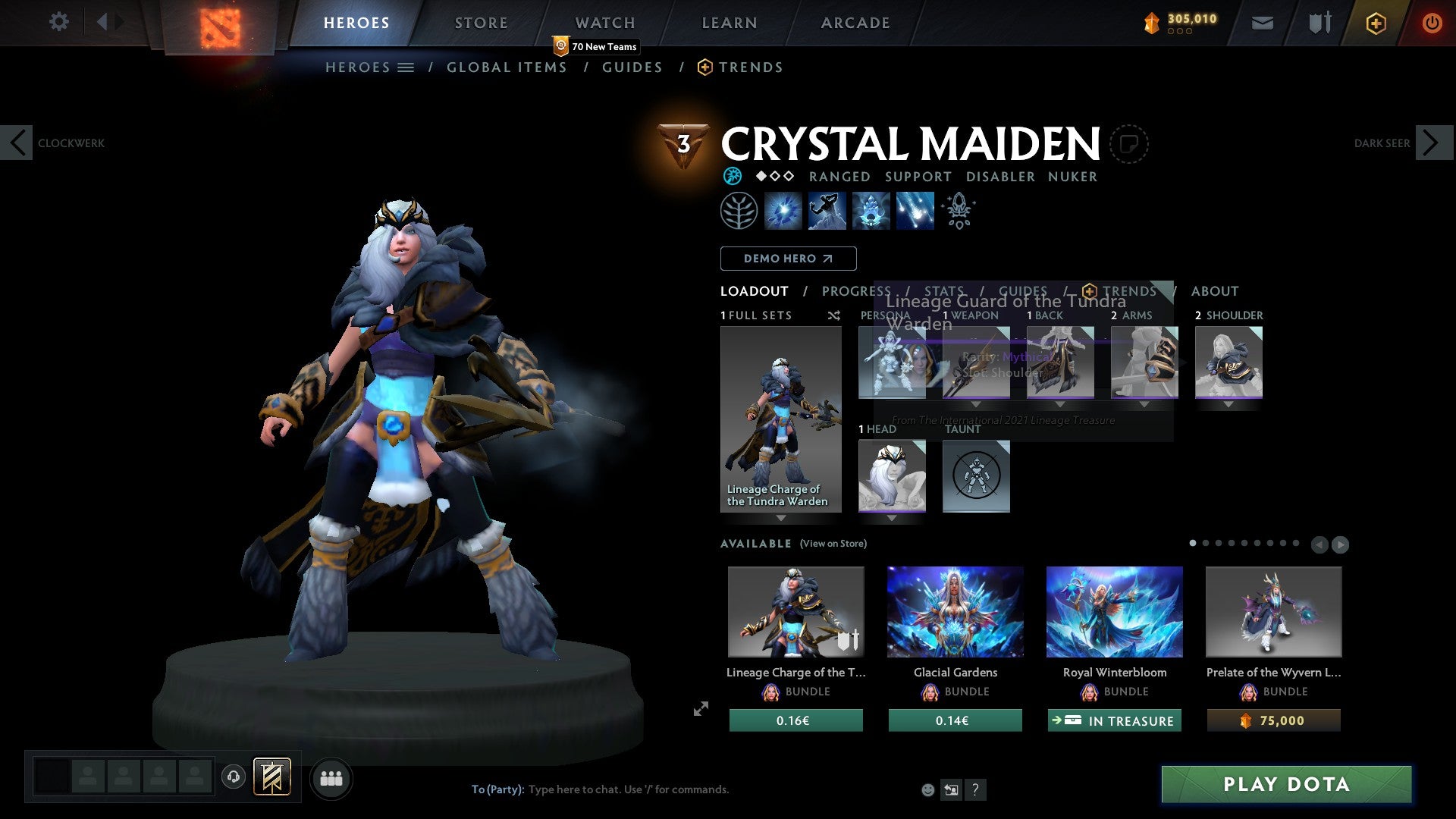
Task: Click the DEMO HERO button
Action: coord(788,258)
